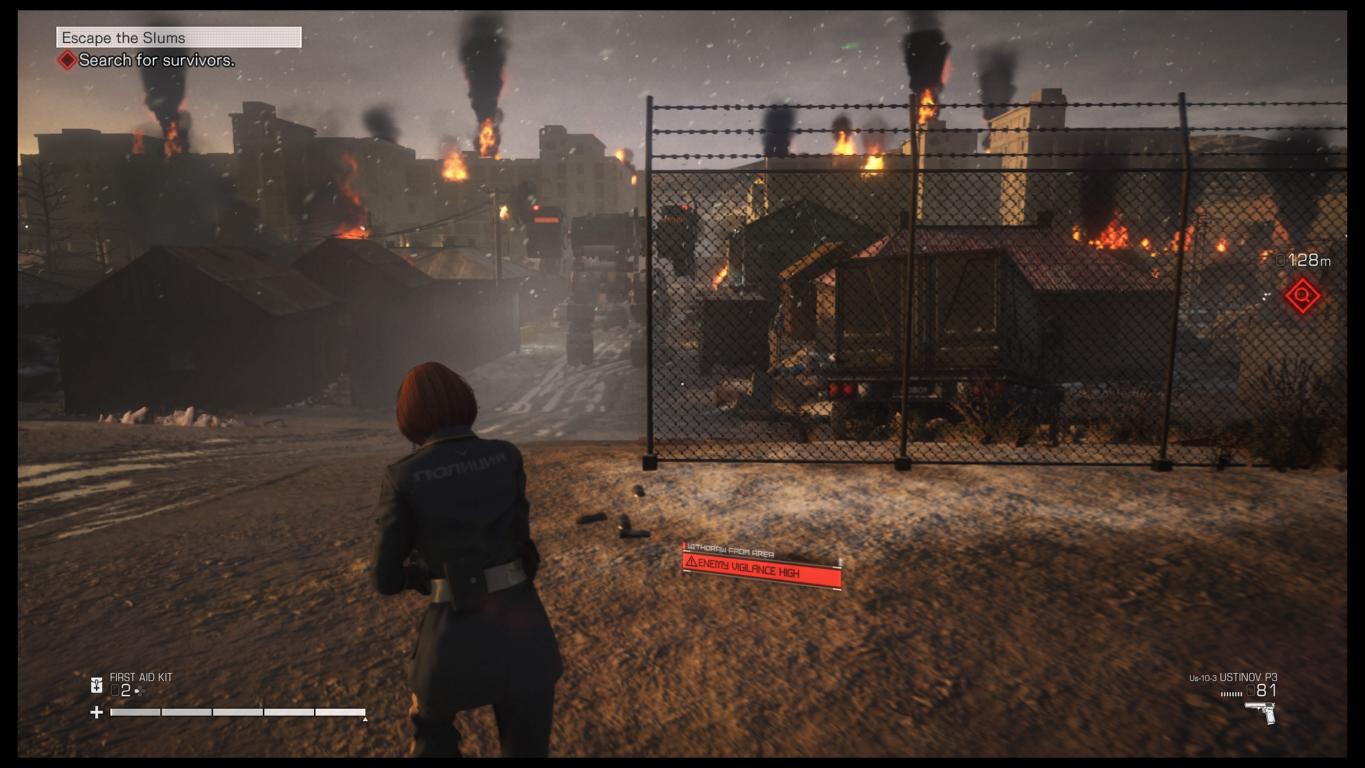Select the Ustinov P3 pistol icon

tap(1260, 712)
